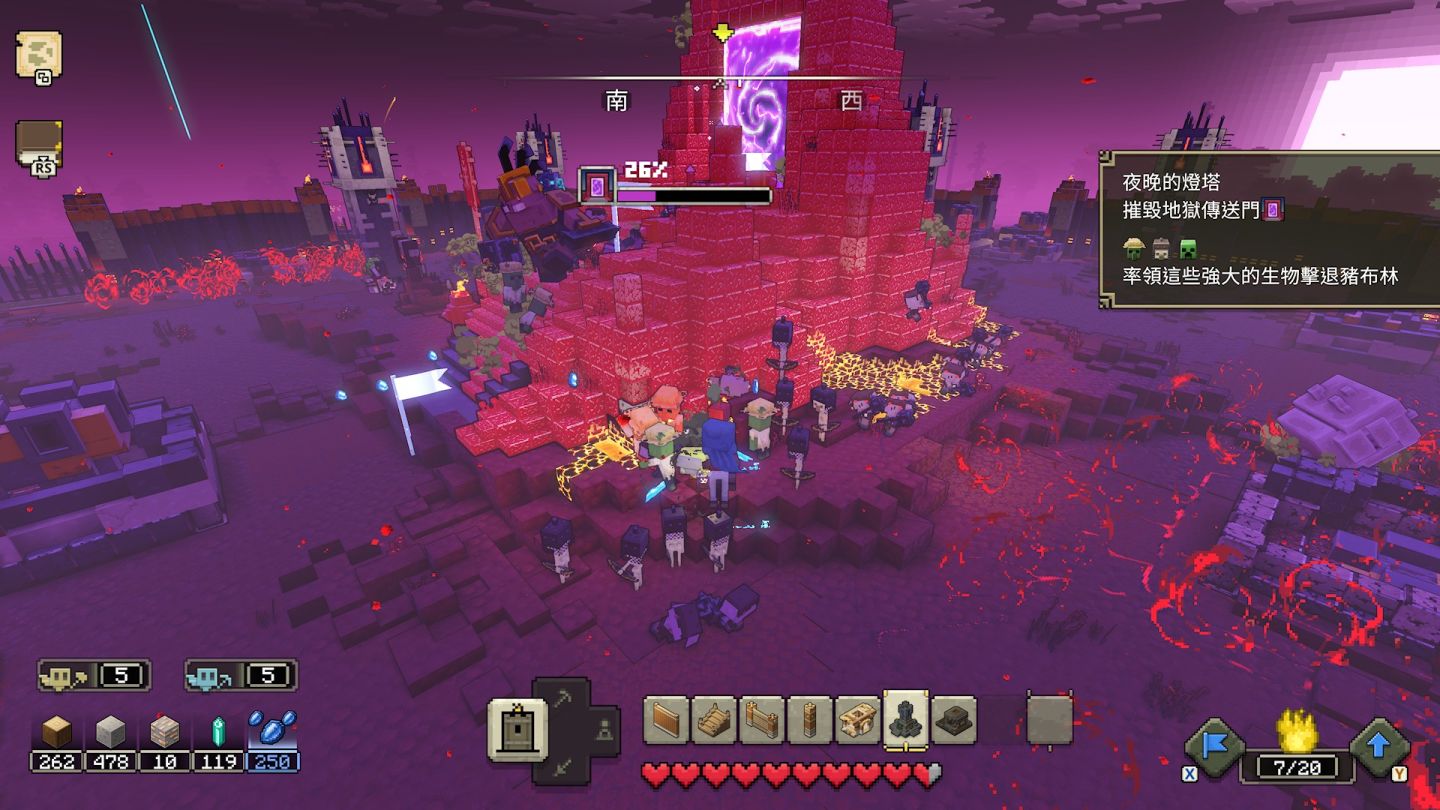Screen dimensions: 1440x810
Task: Select the wood resource icon
Action: (x=56, y=733)
